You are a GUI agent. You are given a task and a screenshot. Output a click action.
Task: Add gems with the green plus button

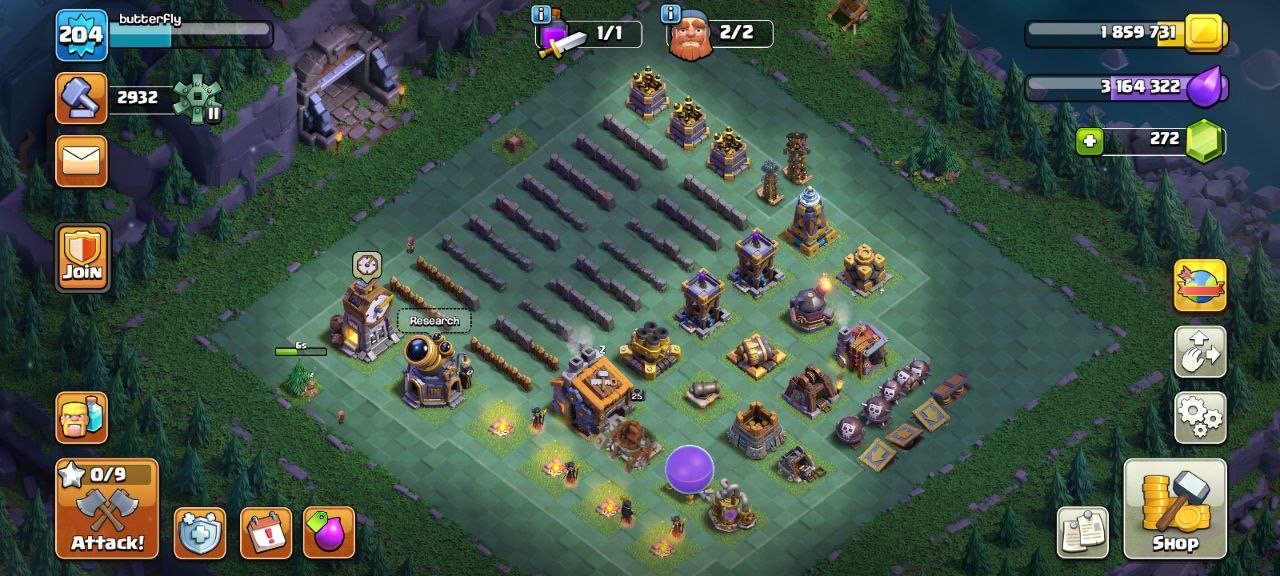coord(1090,141)
